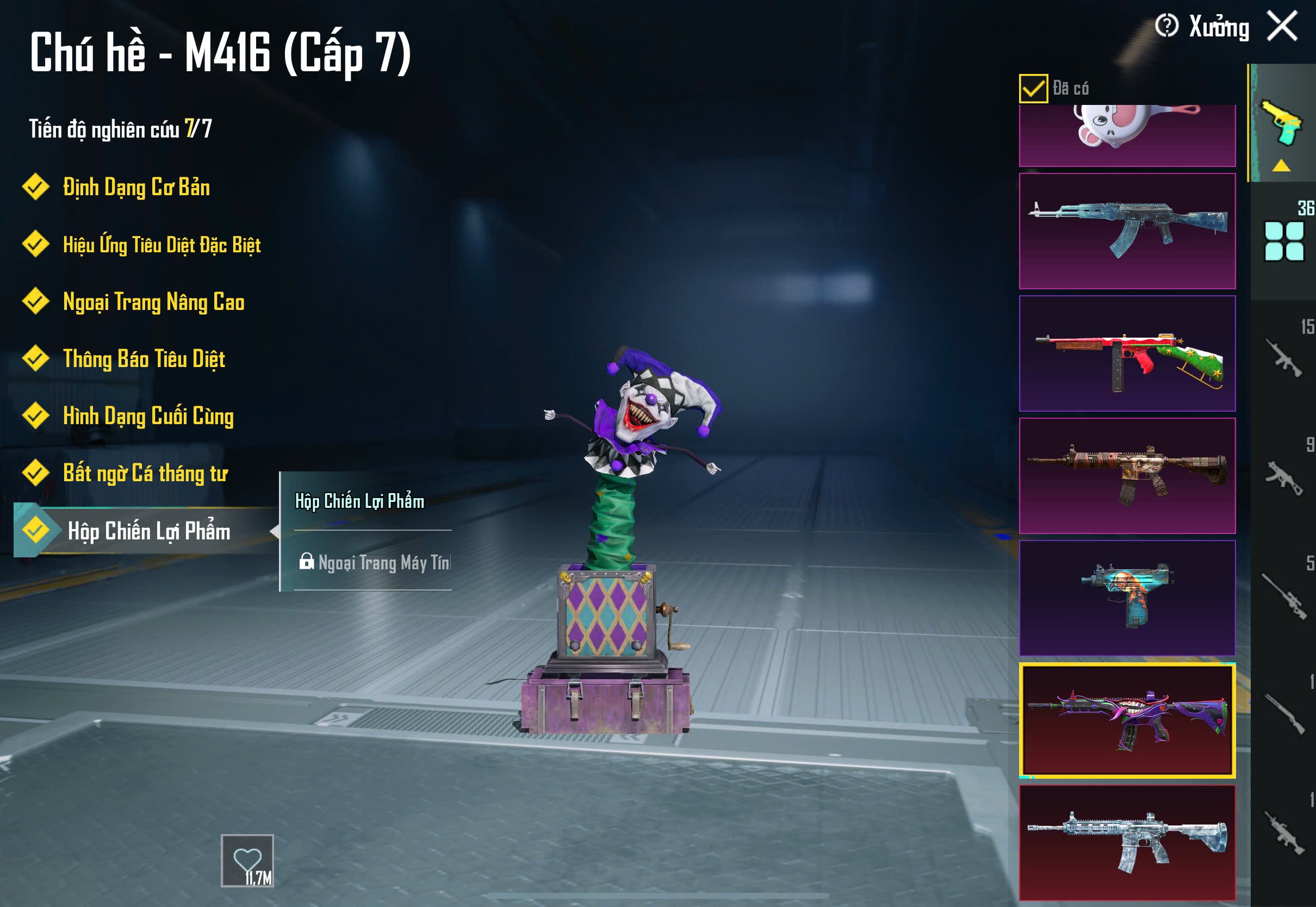Viewport: 1316px width, 907px height.
Task: Toggle the Đã có owned filter checkbox
Action: point(1033,89)
